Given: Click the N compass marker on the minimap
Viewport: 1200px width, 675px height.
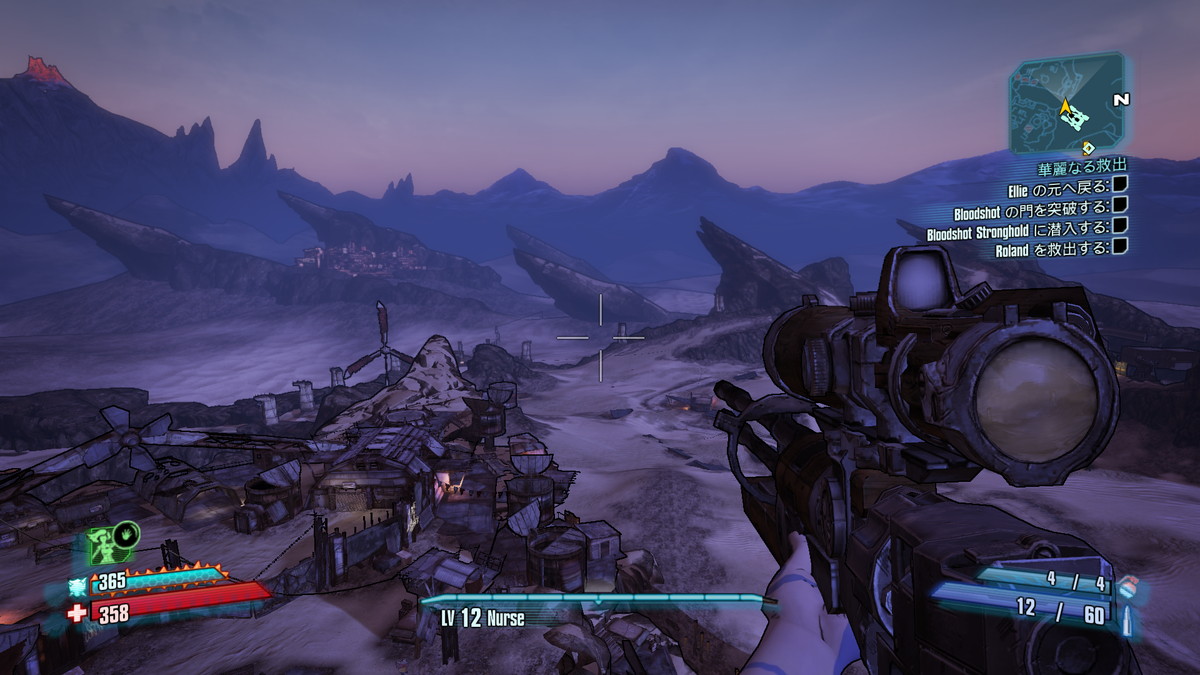Looking at the screenshot, I should pos(1121,100).
